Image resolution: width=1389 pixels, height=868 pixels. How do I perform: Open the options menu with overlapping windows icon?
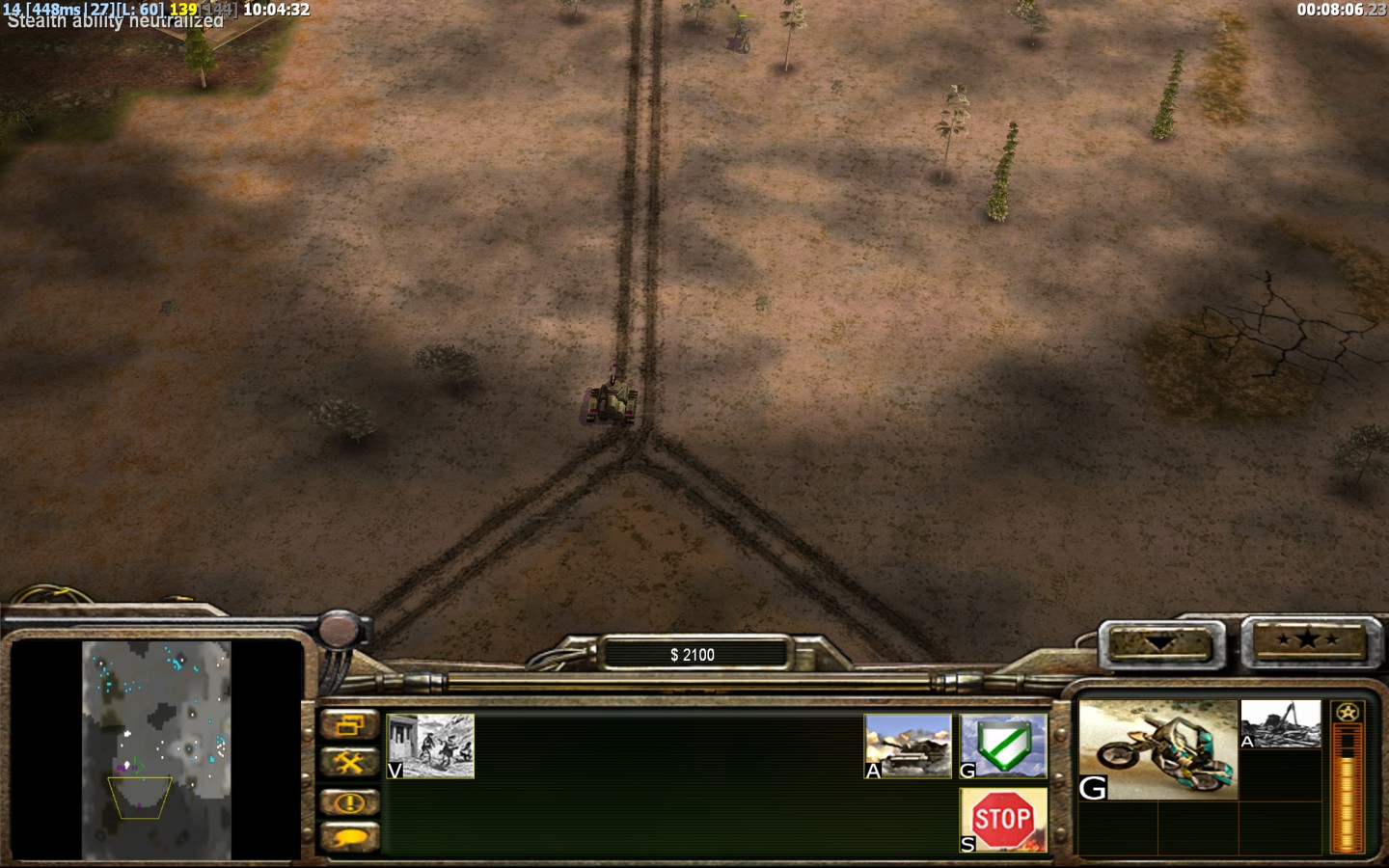(349, 724)
